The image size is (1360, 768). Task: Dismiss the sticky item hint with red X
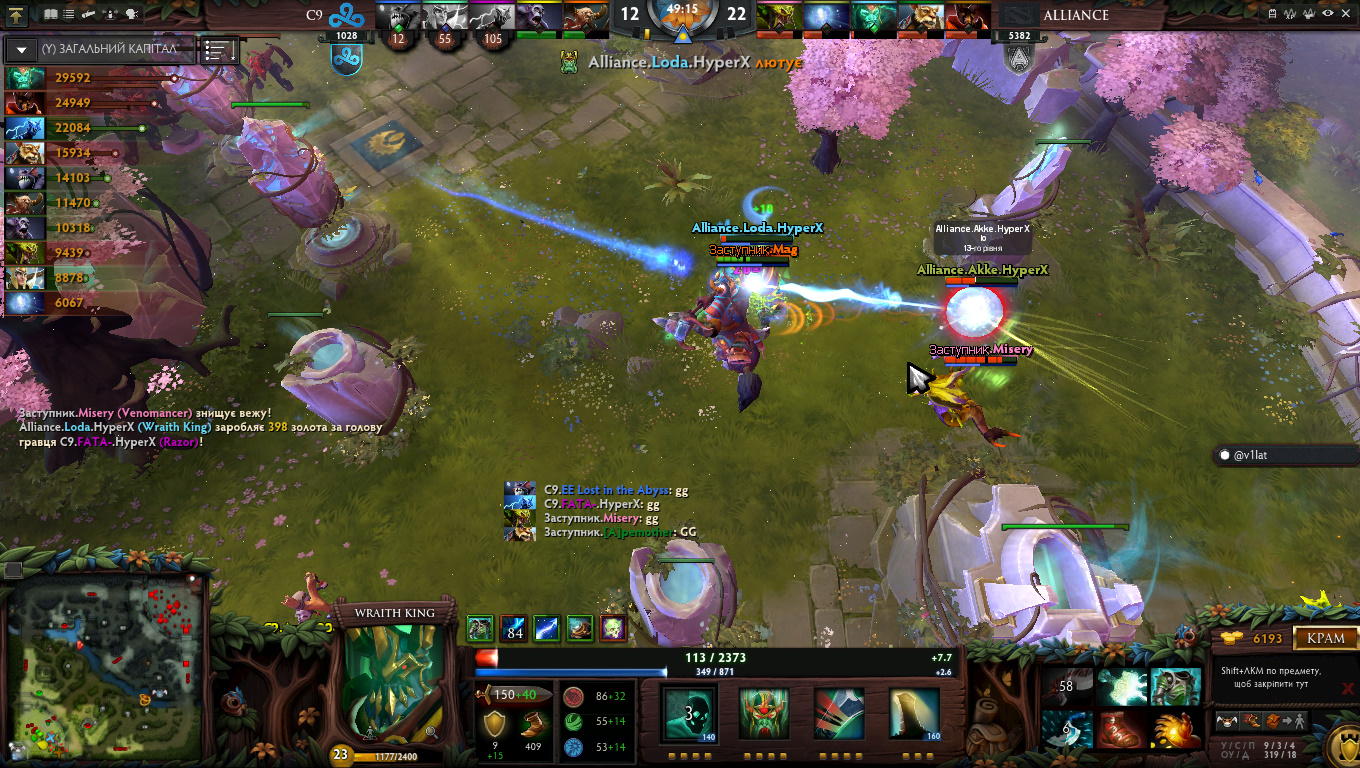pos(1347,688)
